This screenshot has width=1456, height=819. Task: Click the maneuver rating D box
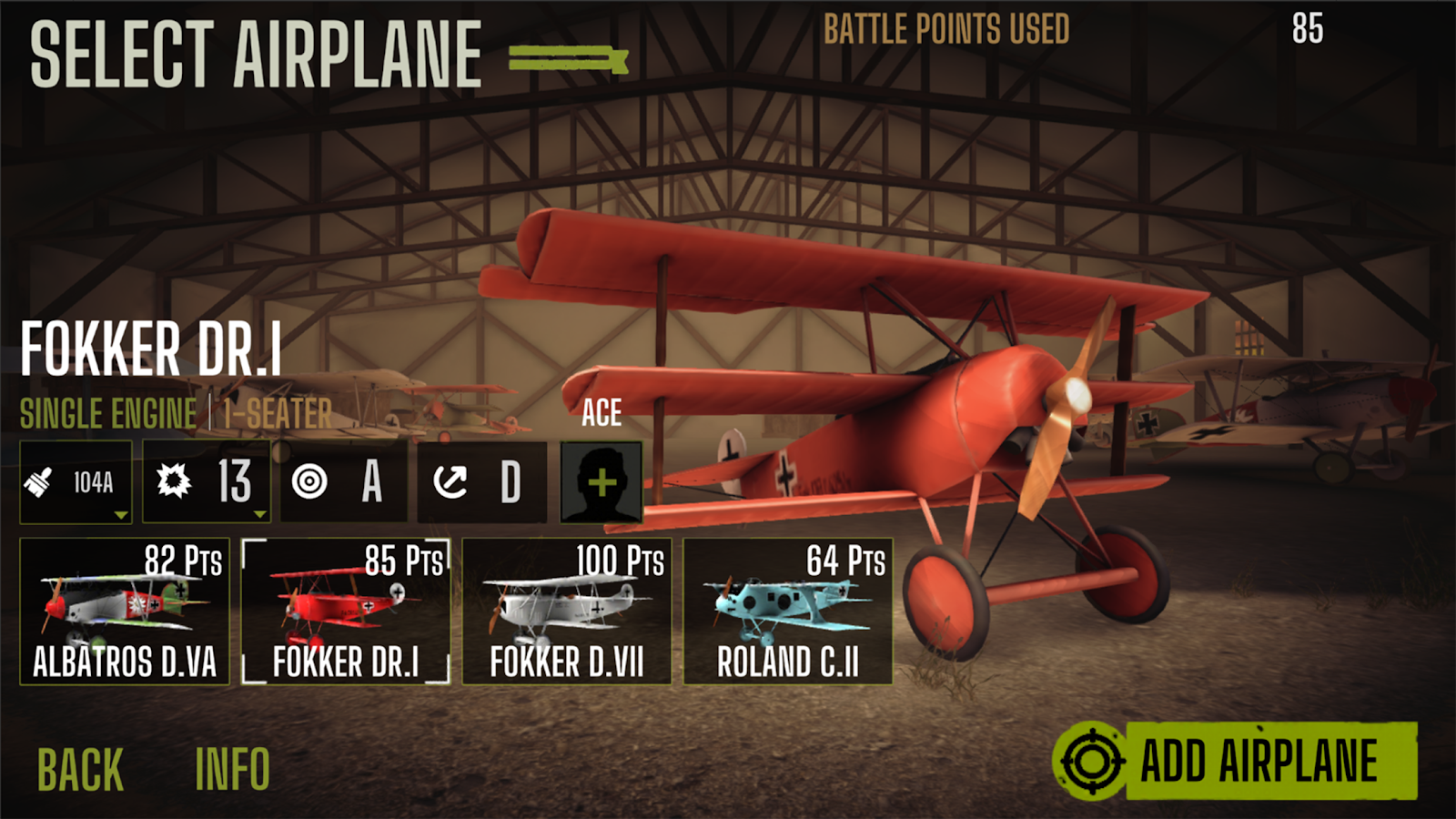pyautogui.click(x=482, y=482)
